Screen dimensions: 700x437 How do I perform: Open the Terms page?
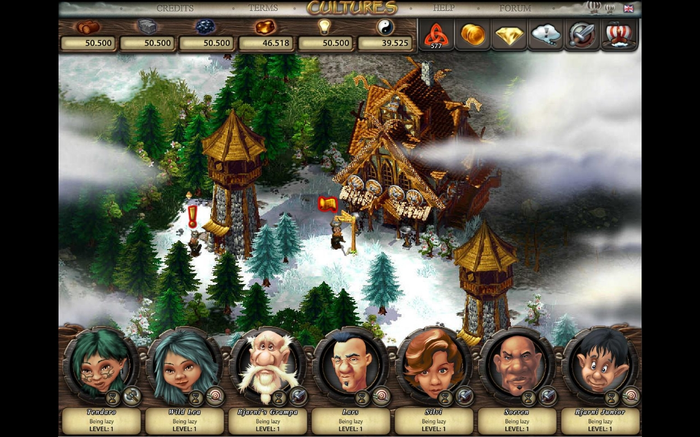point(264,8)
